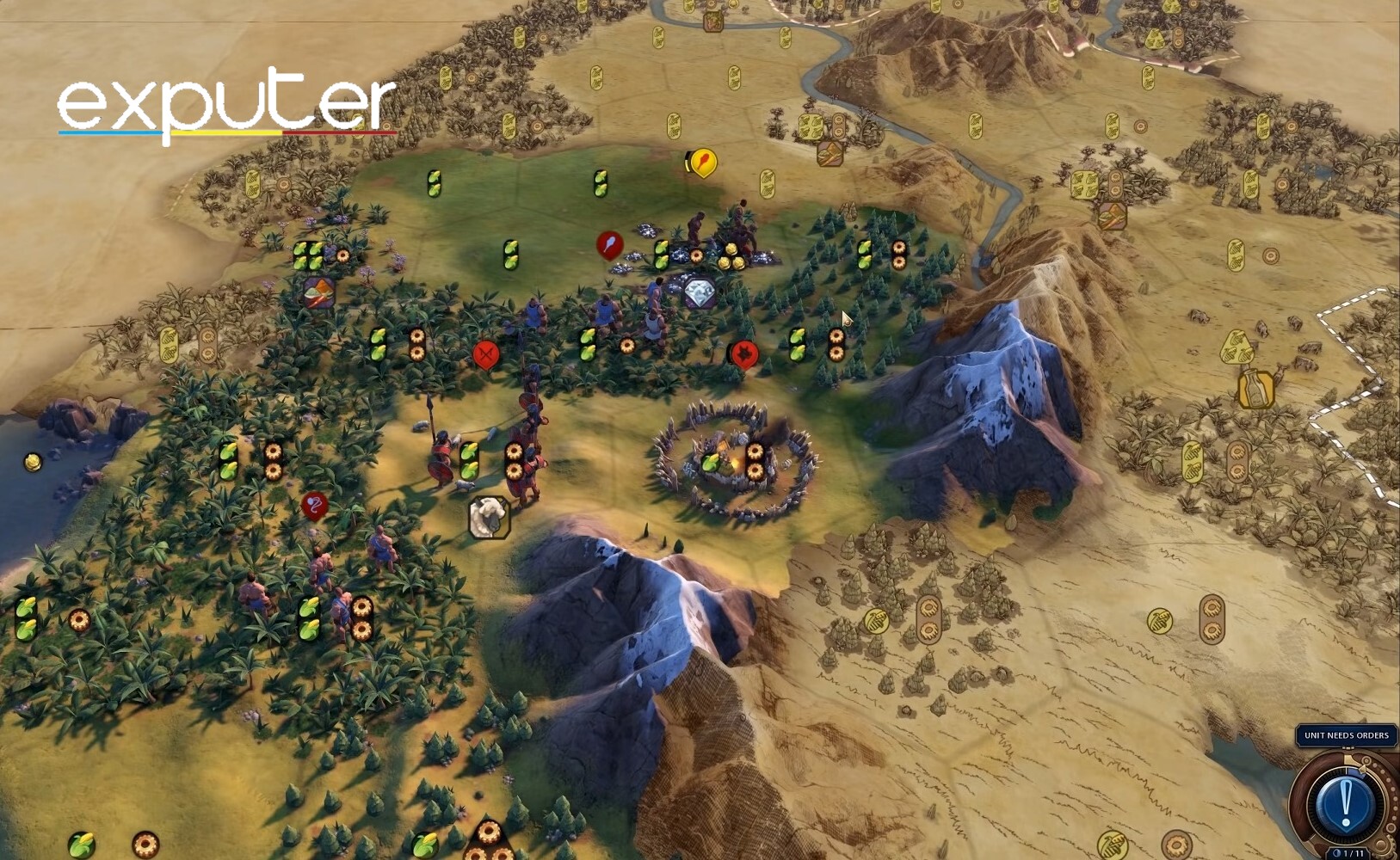Click the lone gold coin icon at the shoreline

click(x=32, y=461)
